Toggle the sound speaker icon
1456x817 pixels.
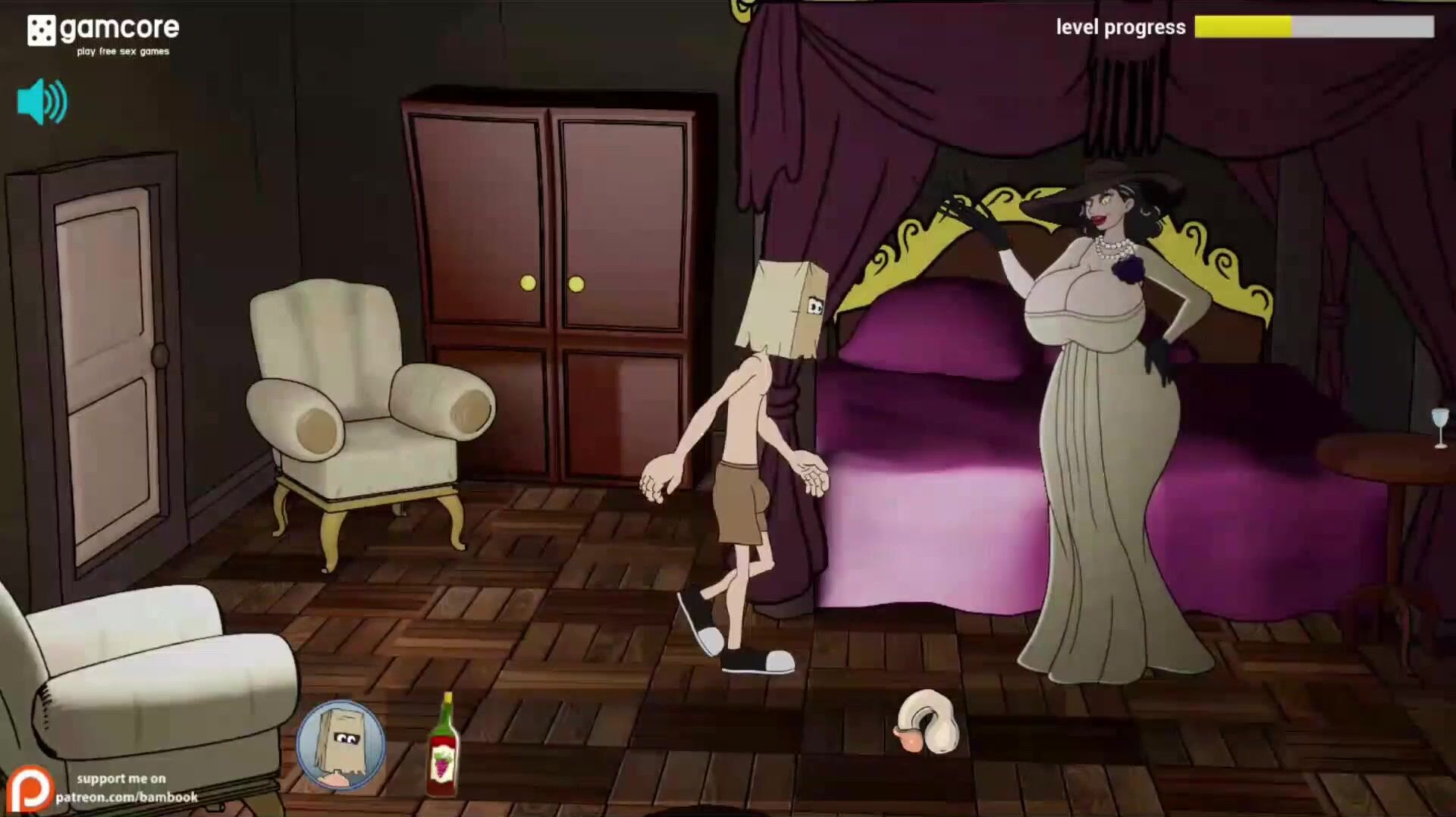[42, 102]
